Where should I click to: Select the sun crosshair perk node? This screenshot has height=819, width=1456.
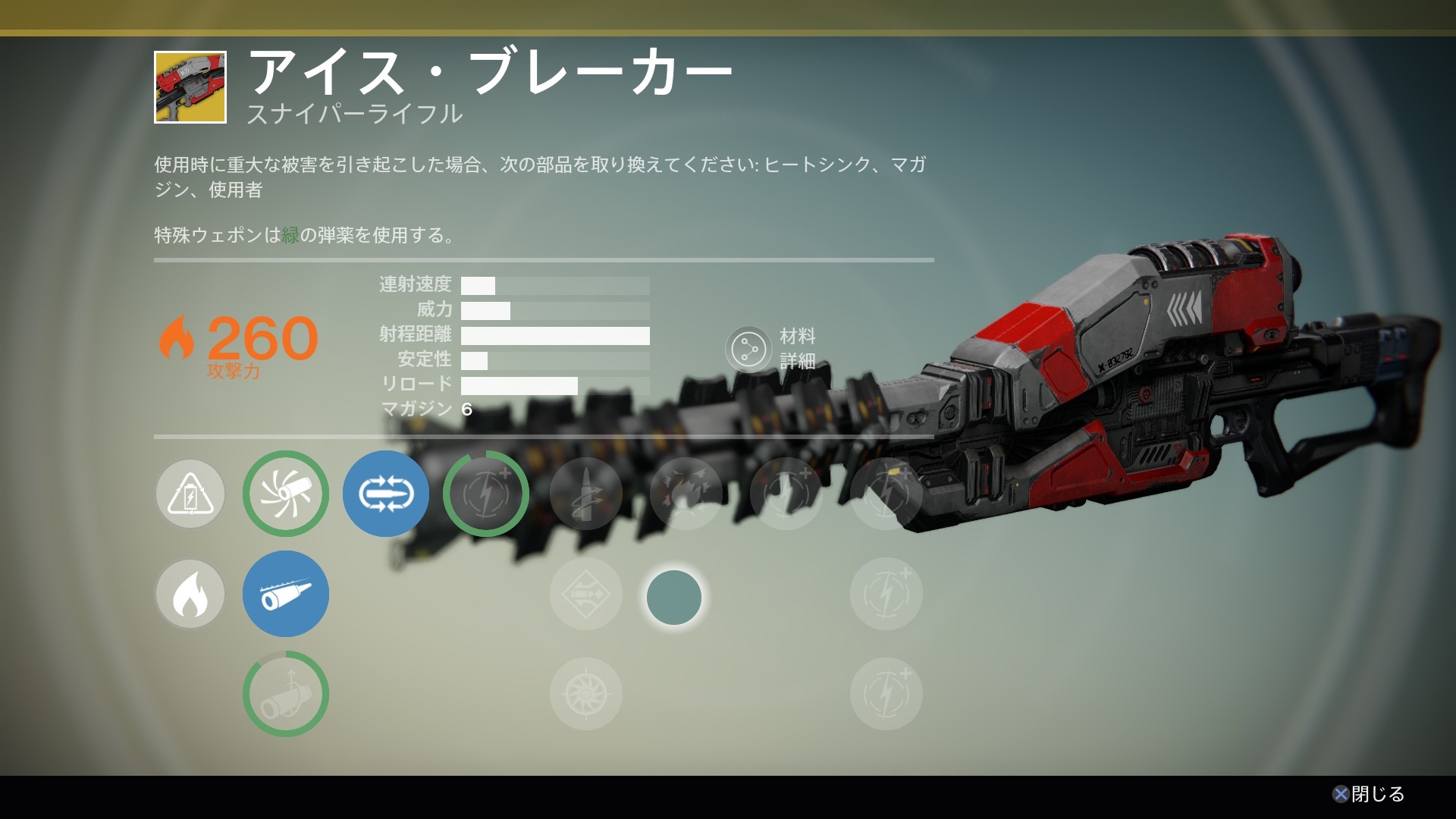coord(586,694)
